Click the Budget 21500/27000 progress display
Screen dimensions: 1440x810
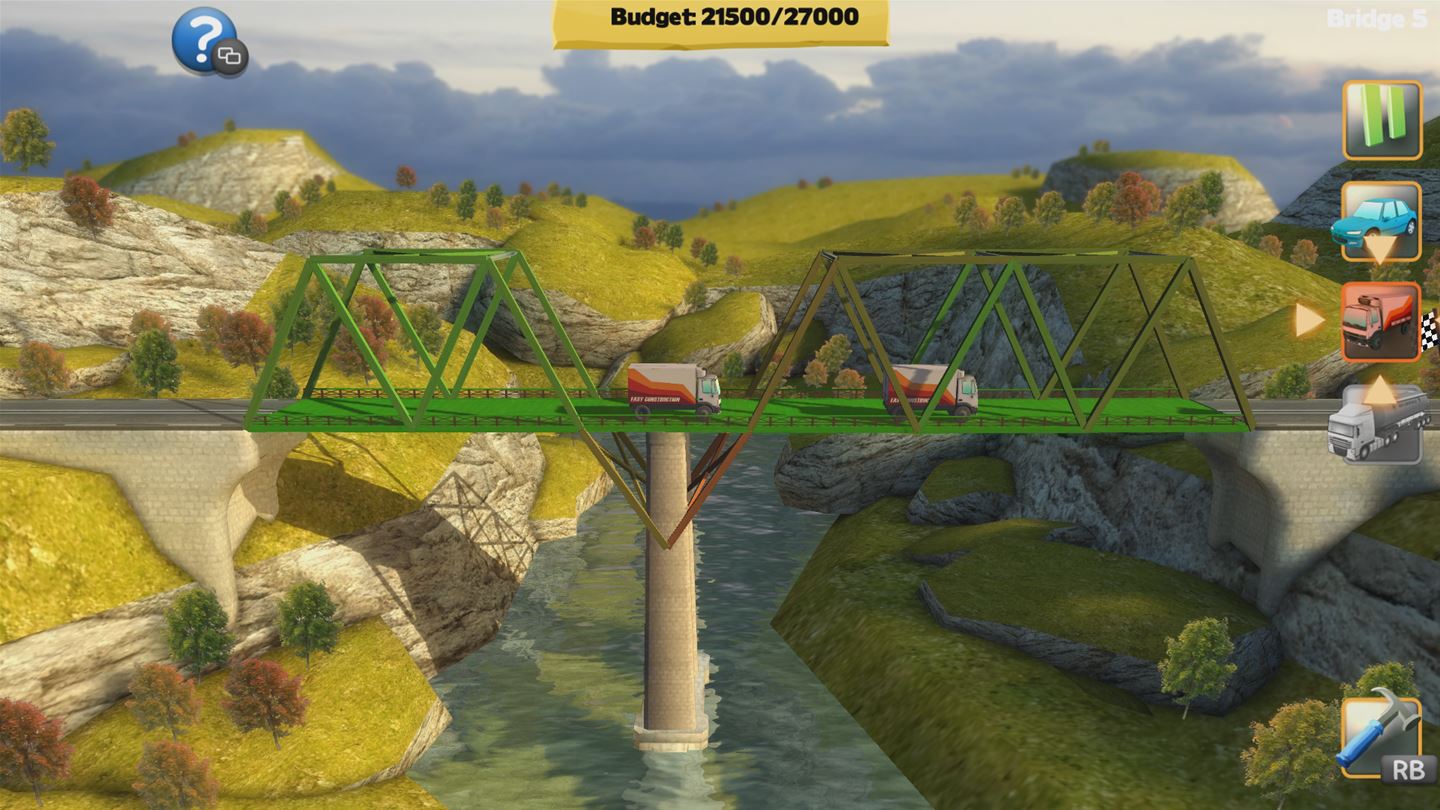click(718, 17)
